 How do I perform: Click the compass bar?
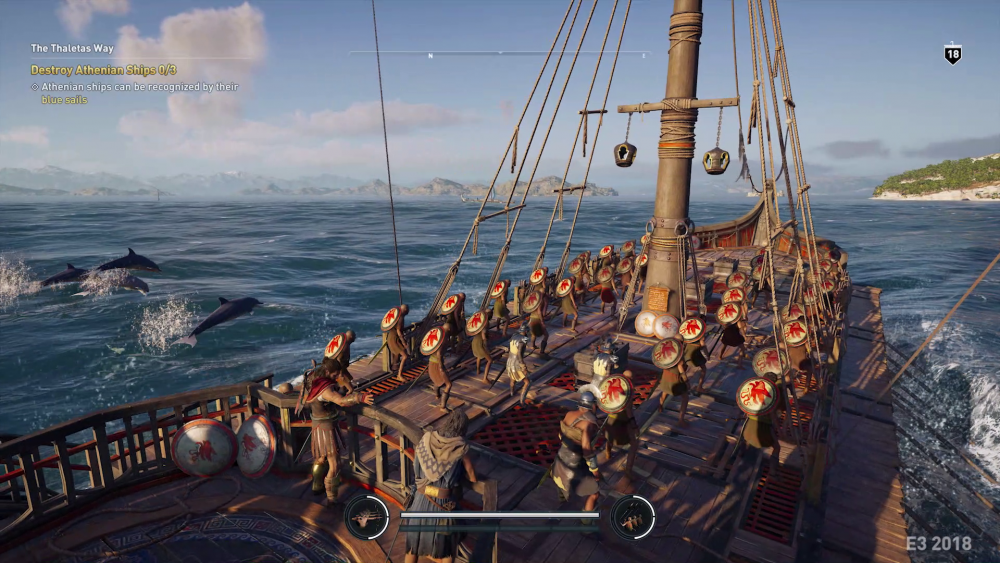click(x=500, y=53)
